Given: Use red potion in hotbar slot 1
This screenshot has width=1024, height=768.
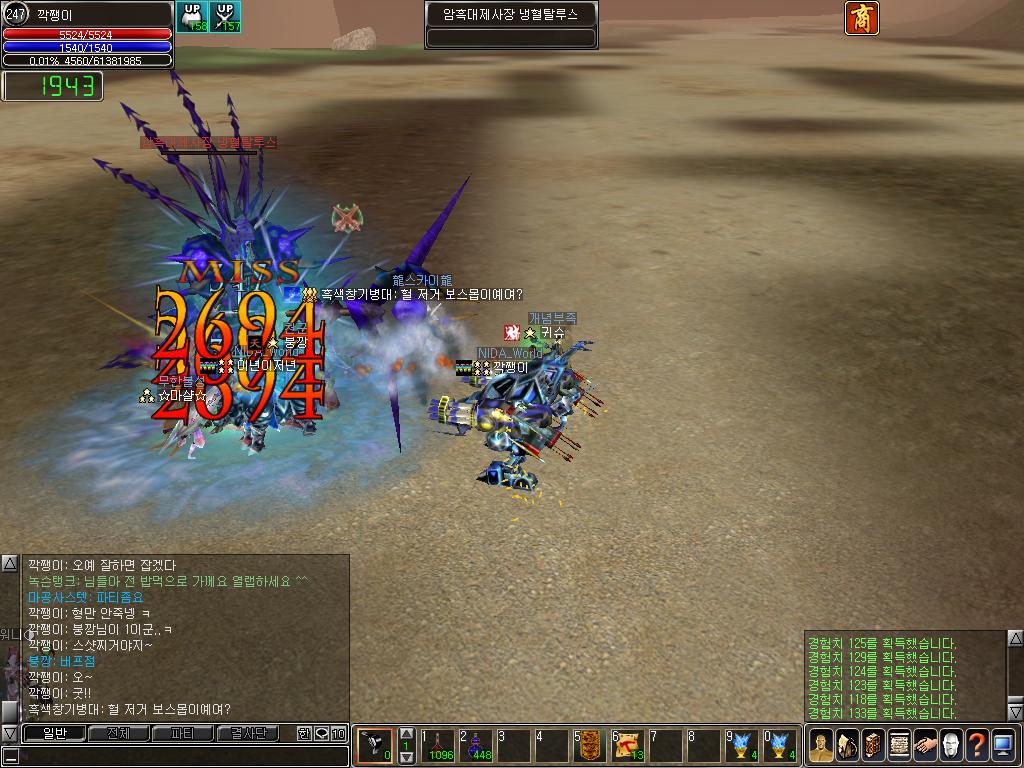Looking at the screenshot, I should tap(437, 745).
